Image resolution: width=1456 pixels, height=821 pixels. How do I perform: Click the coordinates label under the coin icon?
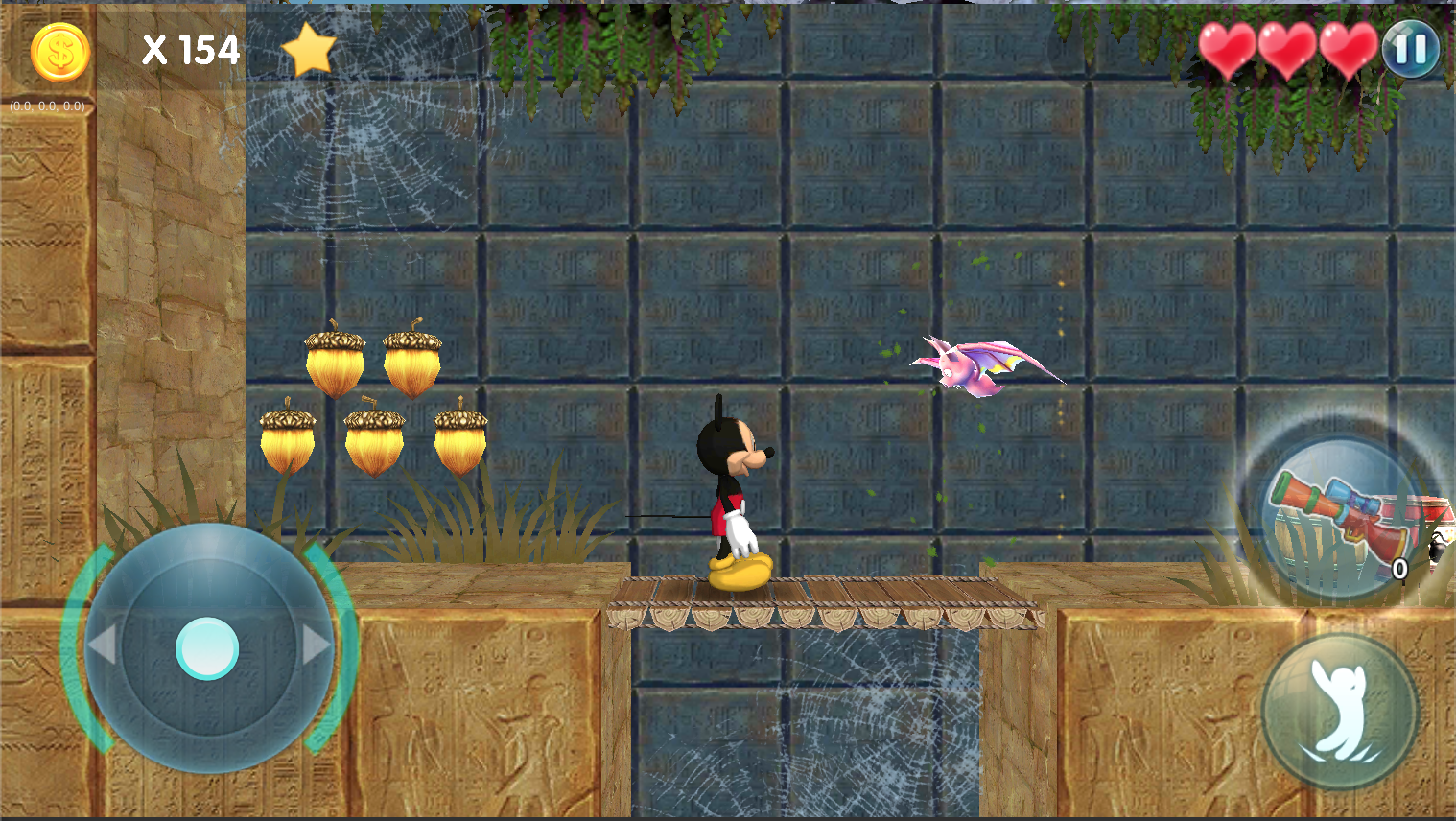click(x=47, y=105)
